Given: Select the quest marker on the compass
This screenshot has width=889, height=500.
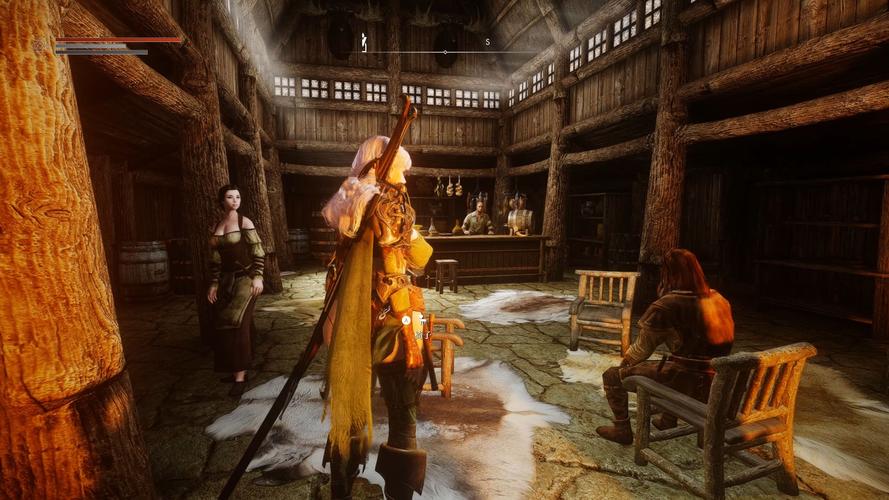Looking at the screenshot, I should 364,43.
